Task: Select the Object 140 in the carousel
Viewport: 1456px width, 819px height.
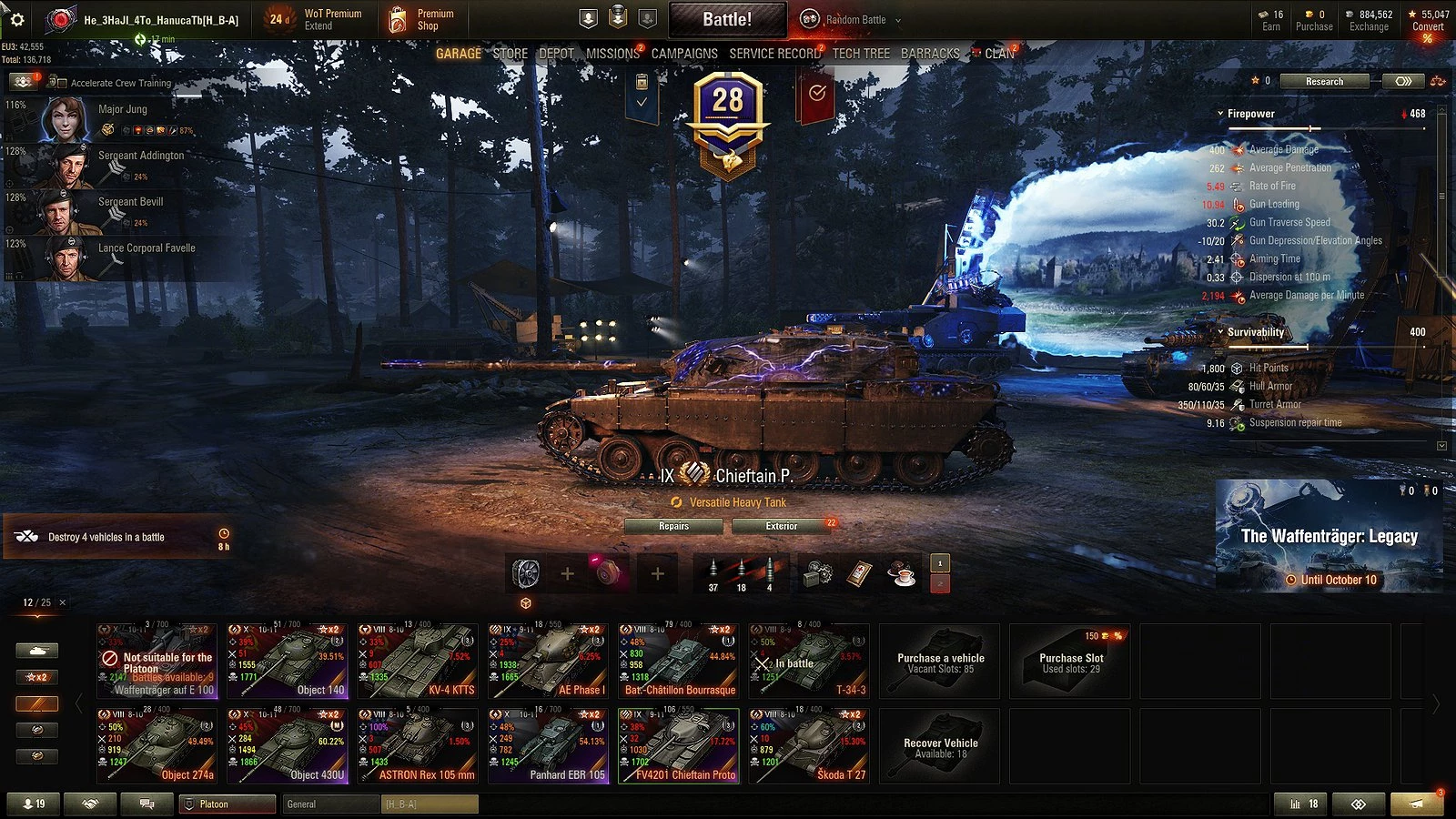Action: click(x=287, y=660)
